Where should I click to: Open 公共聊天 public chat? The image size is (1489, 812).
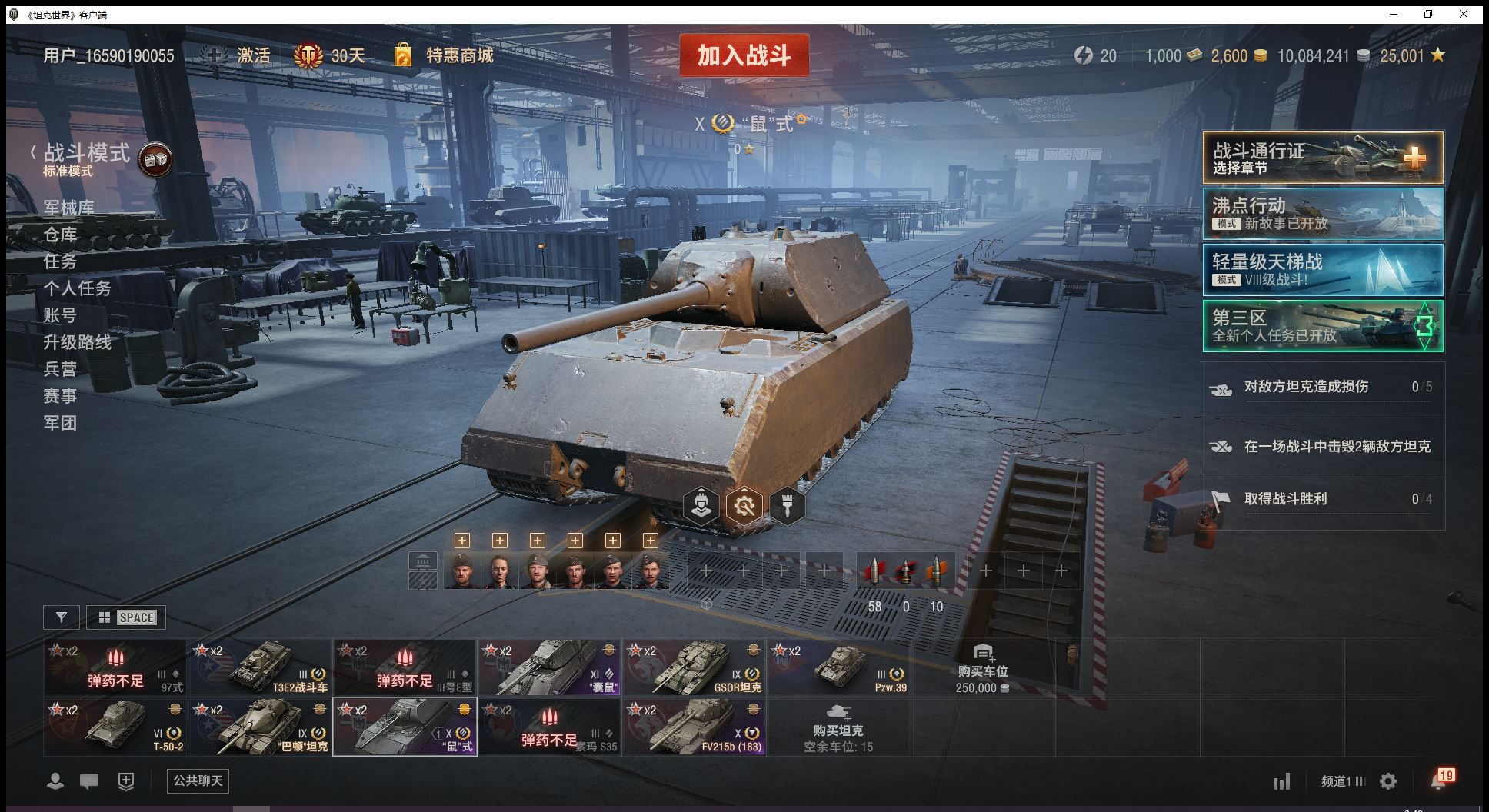pos(198,781)
